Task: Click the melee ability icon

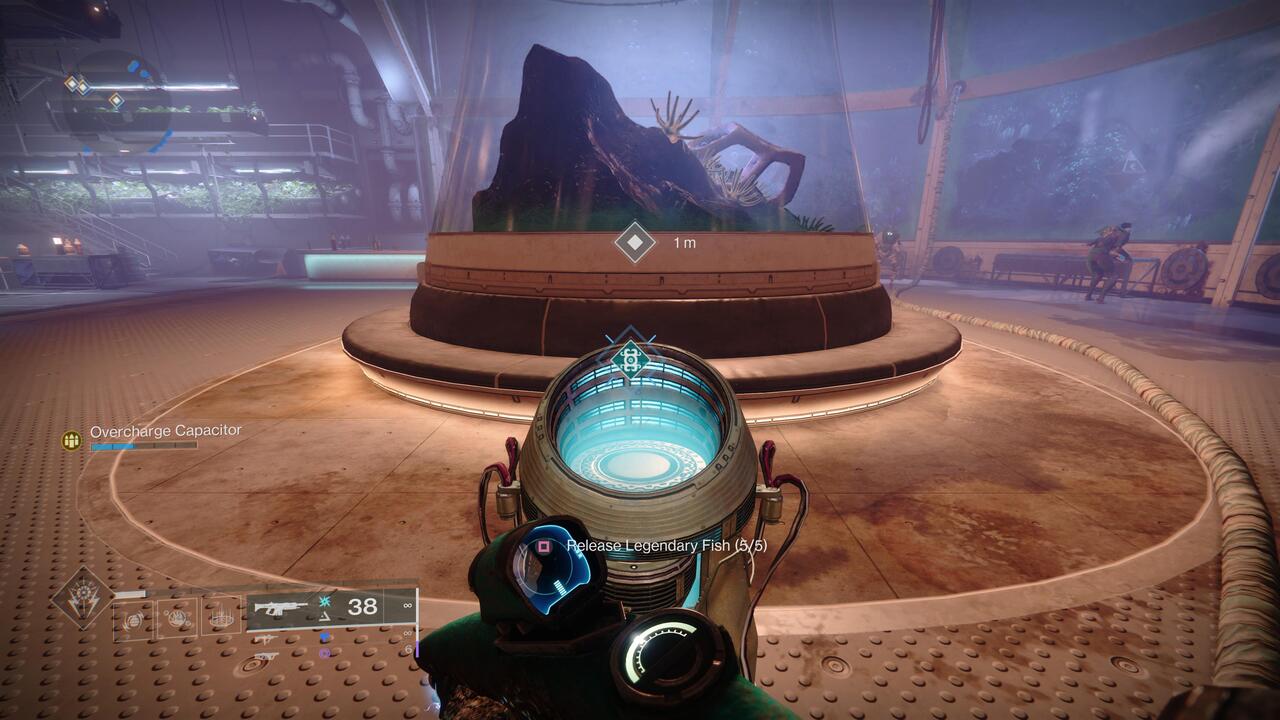Action: coord(177,618)
